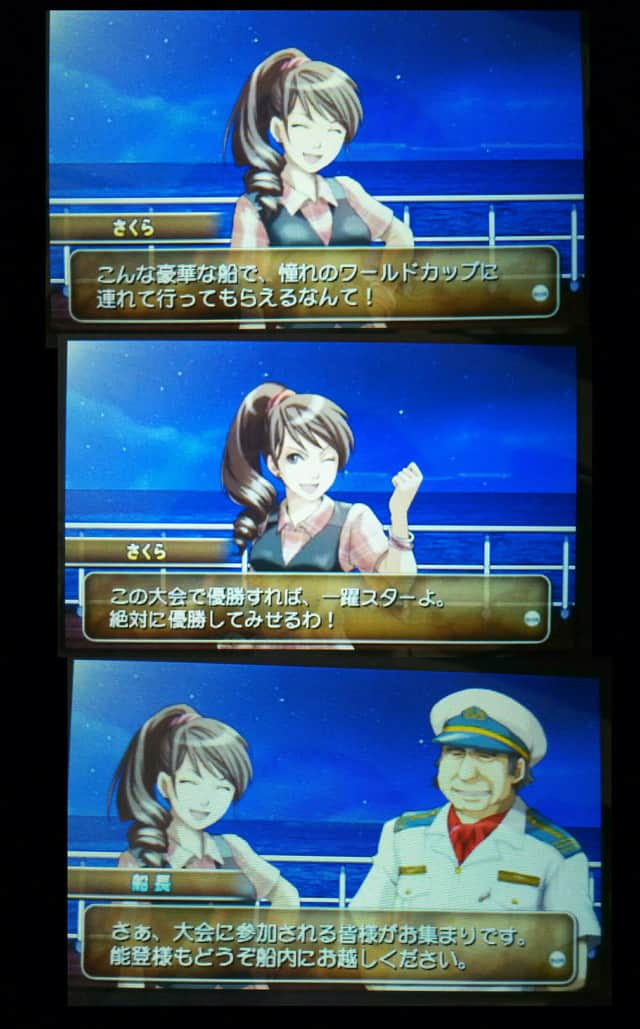Advance Sakura's ワールドカップ dialogue with the round button
This screenshot has width=640, height=1029.
point(543,293)
